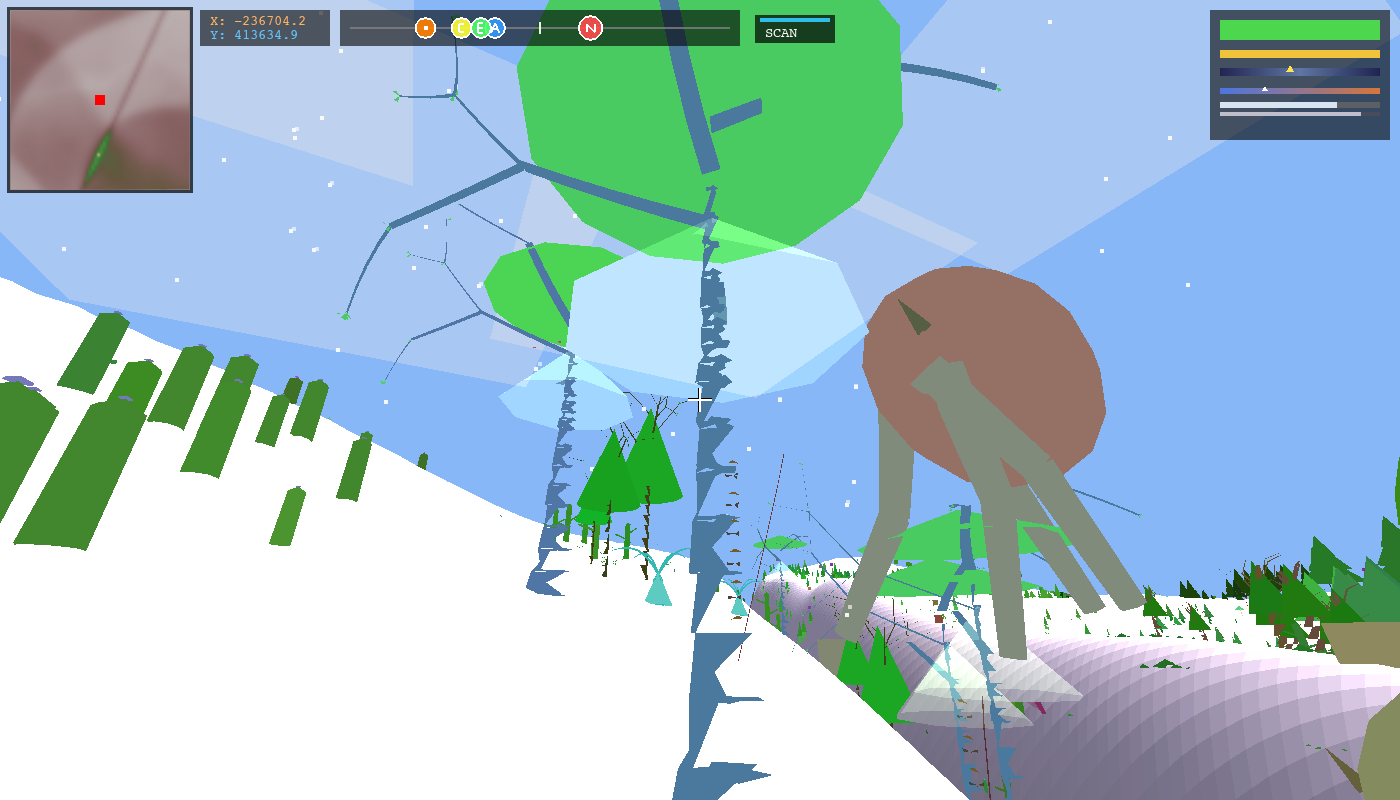The image size is (1400, 800).
Task: Click the yellow C waypoint marker on the compass
Action: 461,28
